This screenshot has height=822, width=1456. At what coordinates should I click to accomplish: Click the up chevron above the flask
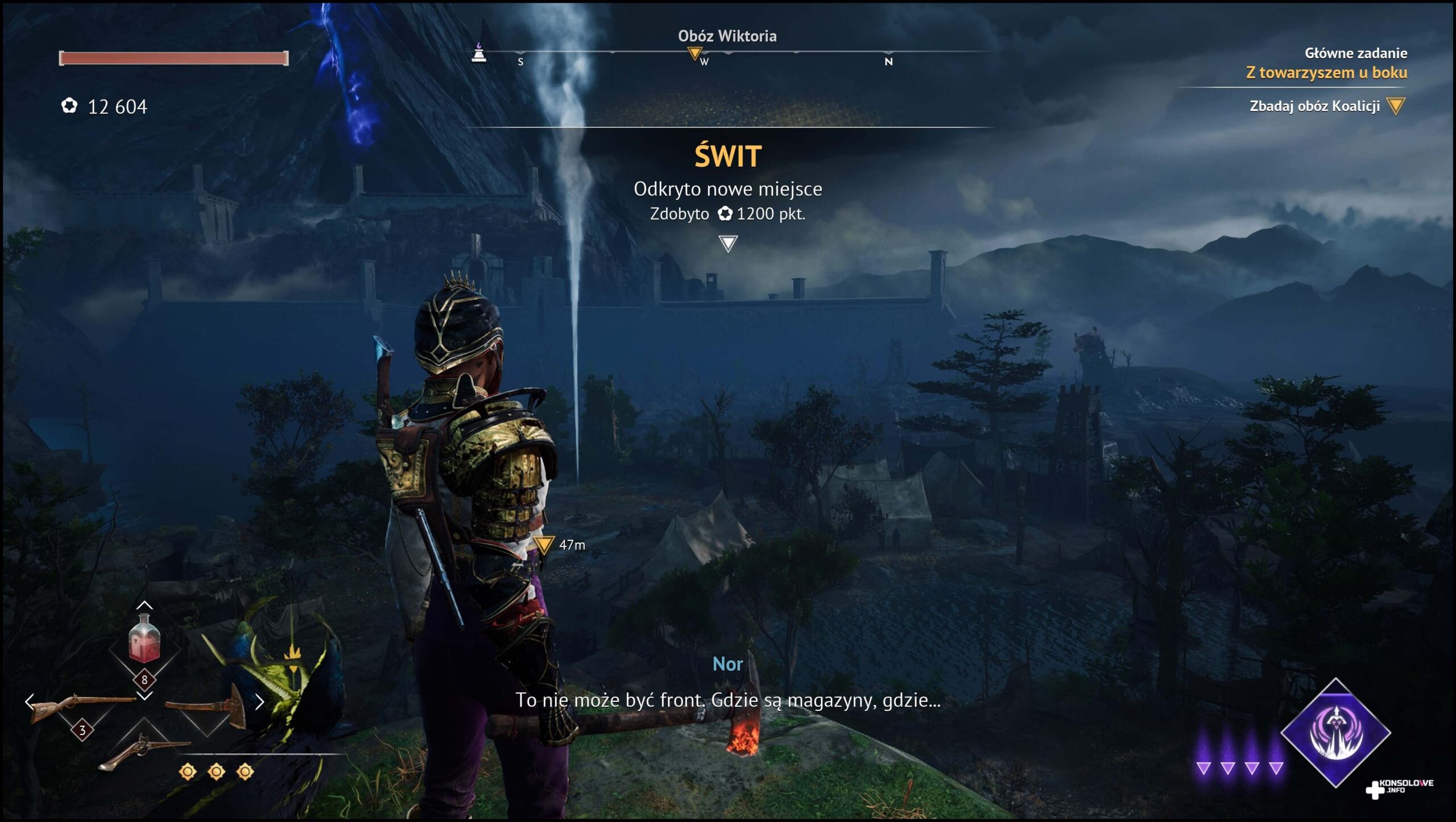(x=144, y=605)
